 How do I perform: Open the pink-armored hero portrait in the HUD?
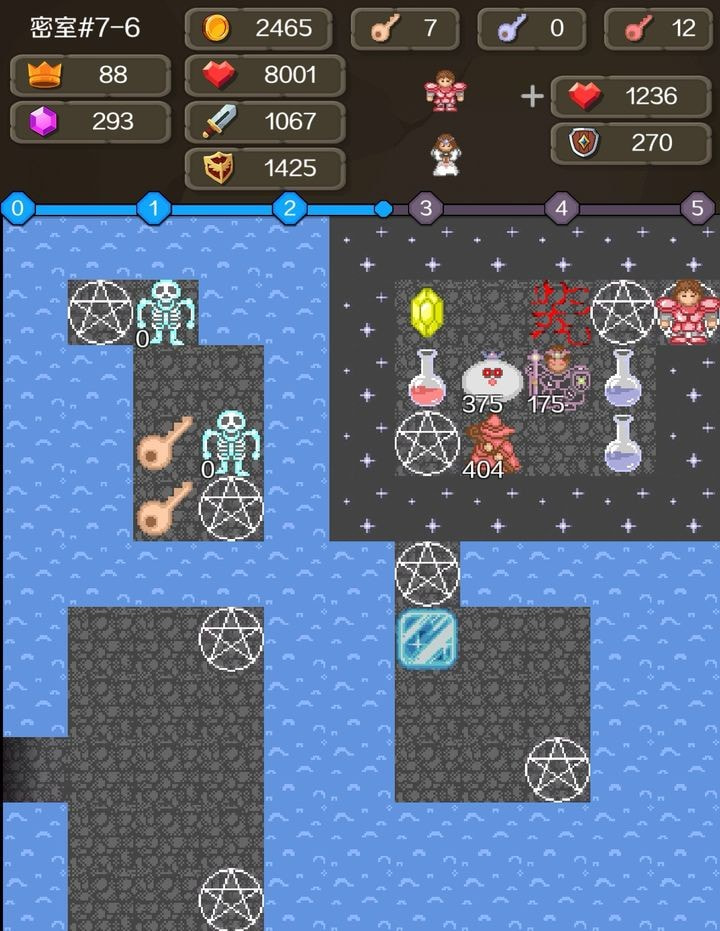(x=441, y=91)
